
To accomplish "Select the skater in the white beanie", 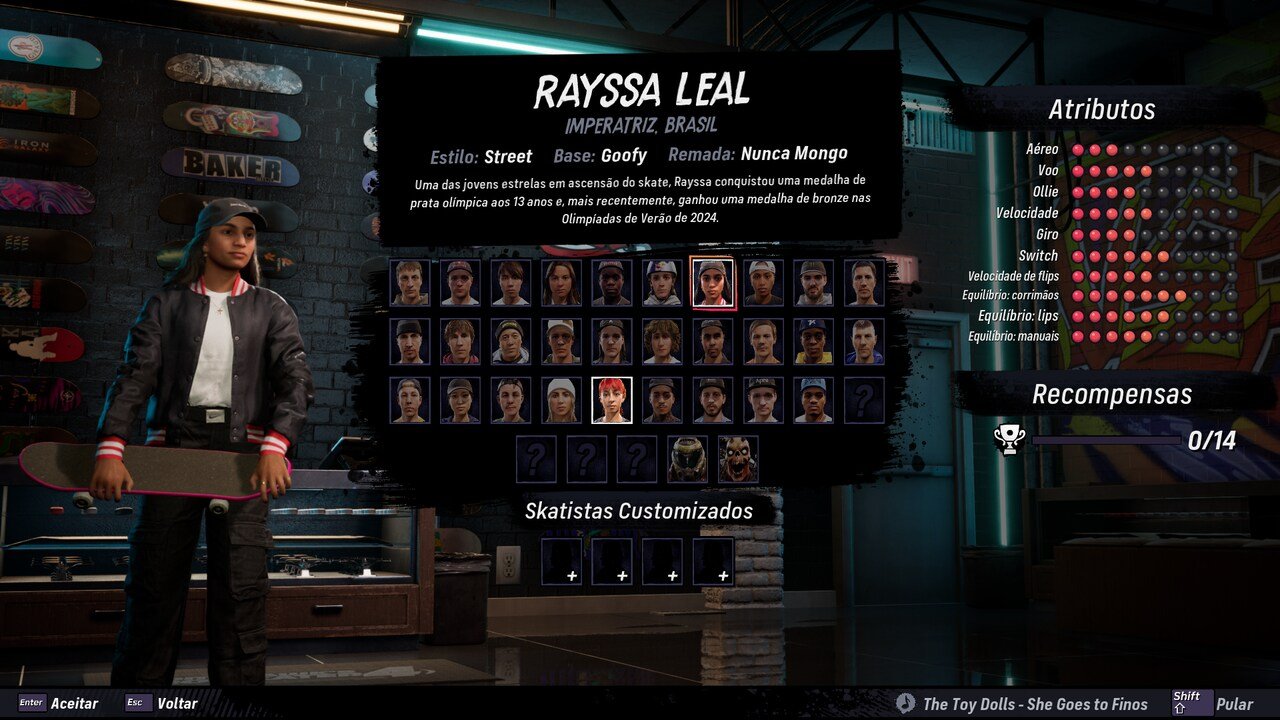I will [x=561, y=400].
